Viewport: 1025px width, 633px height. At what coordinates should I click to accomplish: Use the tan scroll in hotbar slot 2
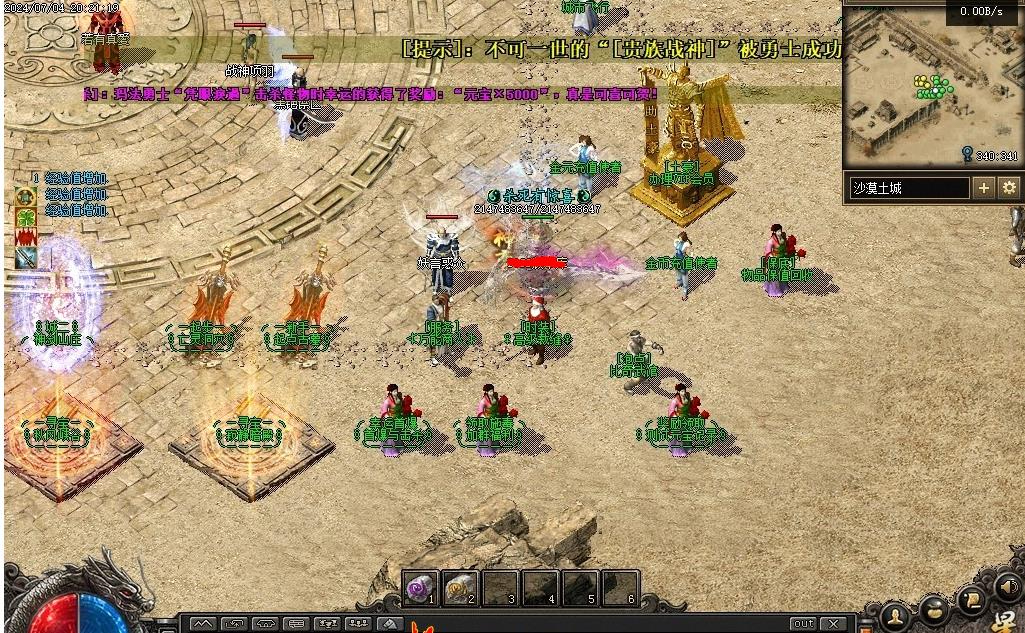coord(461,588)
